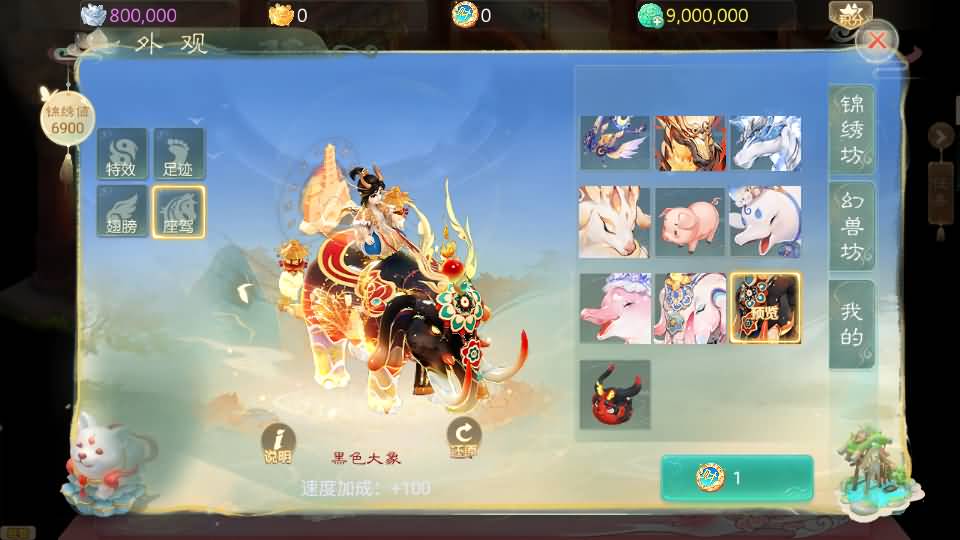Buy the mount with the teal price button

click(737, 478)
